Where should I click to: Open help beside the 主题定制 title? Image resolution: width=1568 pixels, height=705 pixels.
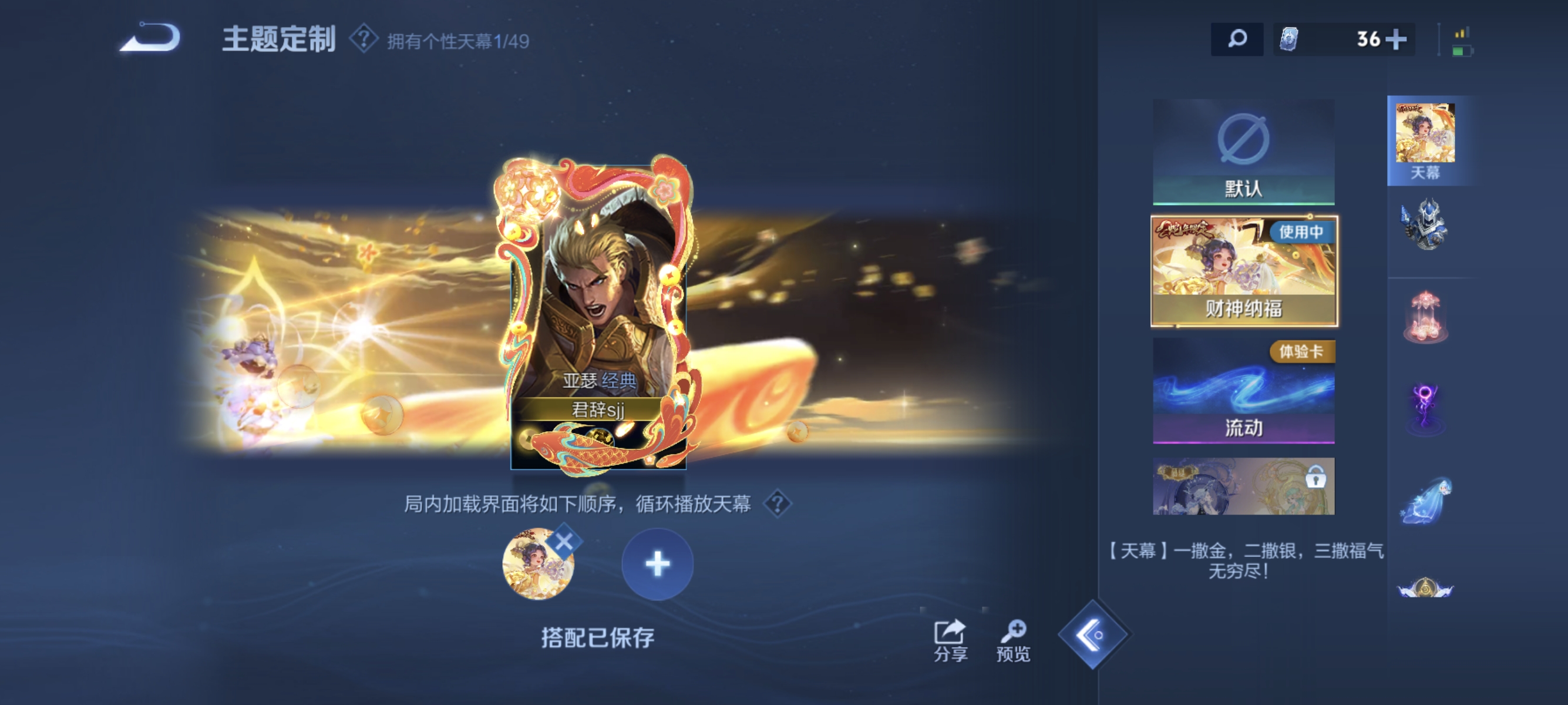[x=364, y=38]
